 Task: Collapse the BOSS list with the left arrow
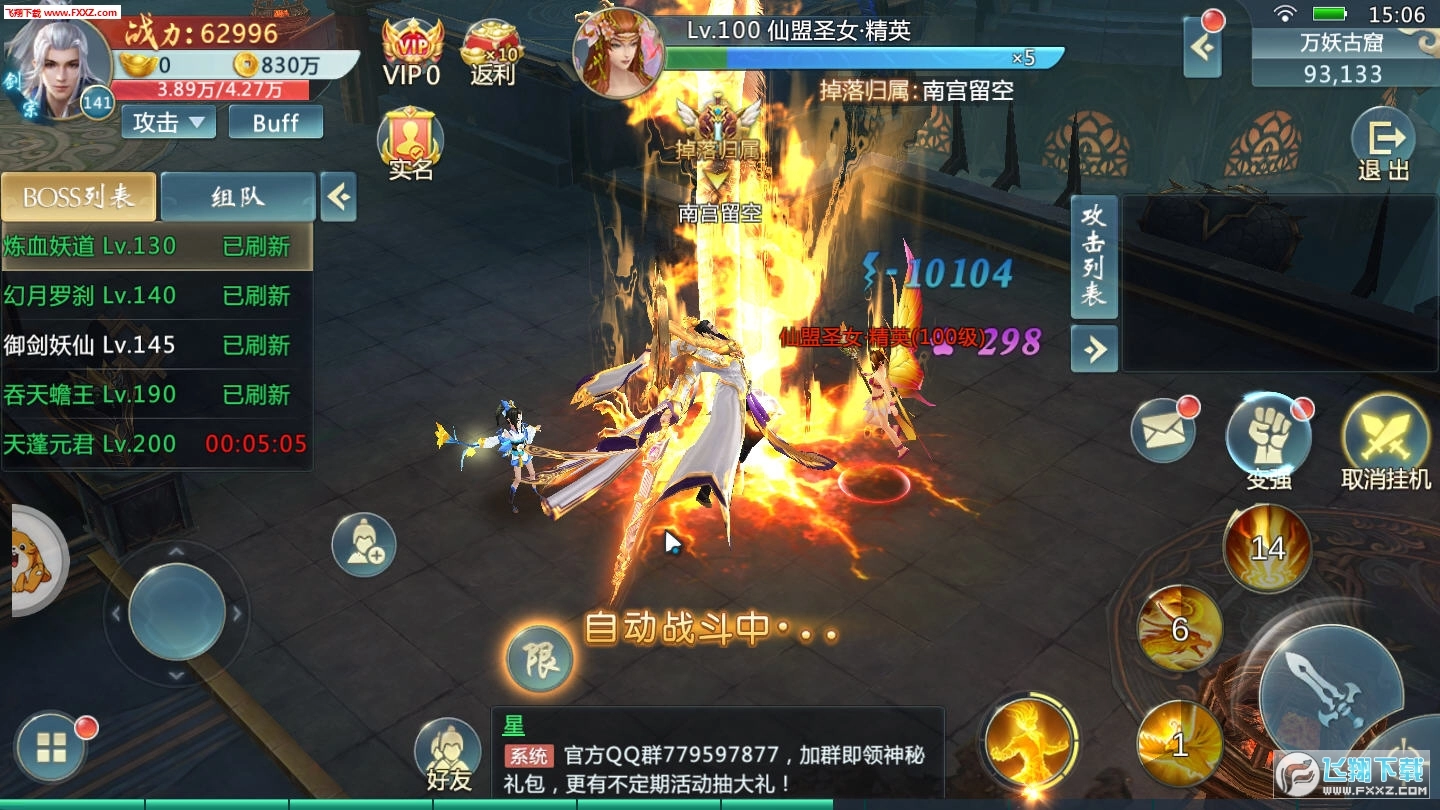coord(338,197)
